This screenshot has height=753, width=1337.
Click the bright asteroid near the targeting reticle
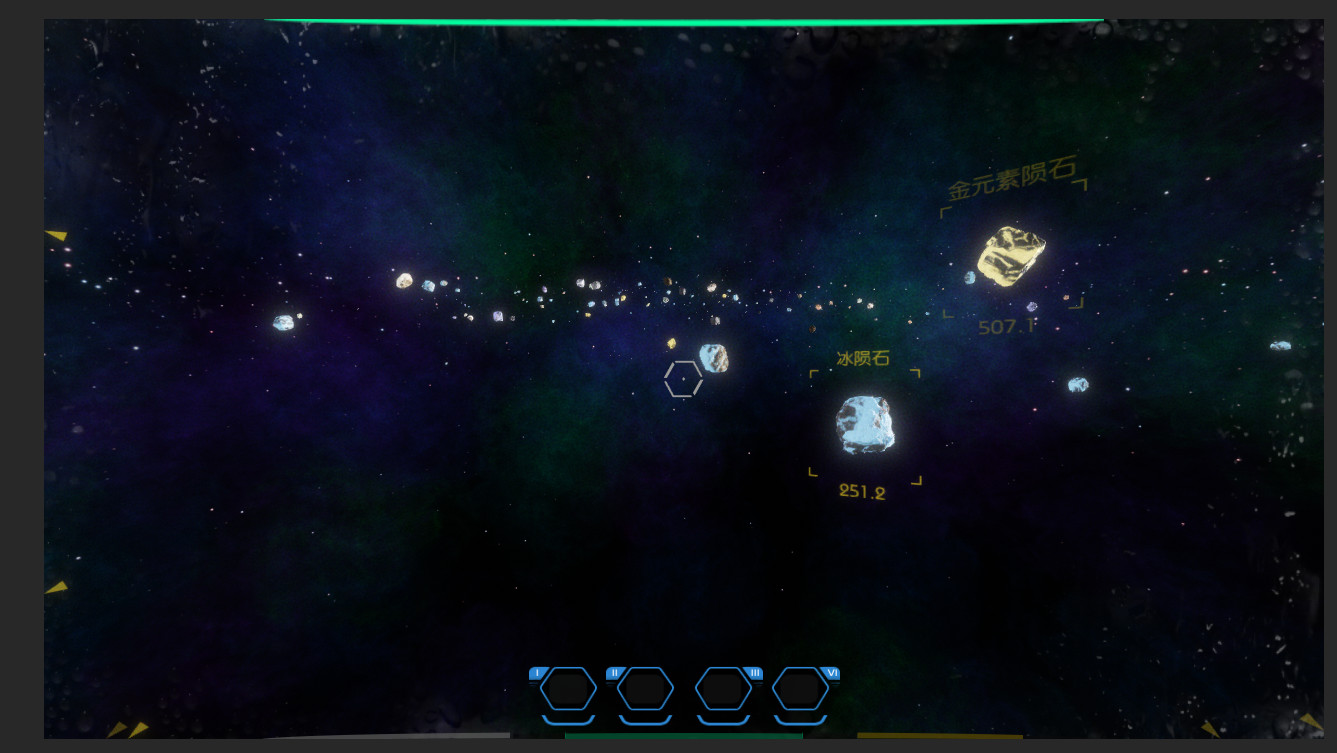point(713,358)
